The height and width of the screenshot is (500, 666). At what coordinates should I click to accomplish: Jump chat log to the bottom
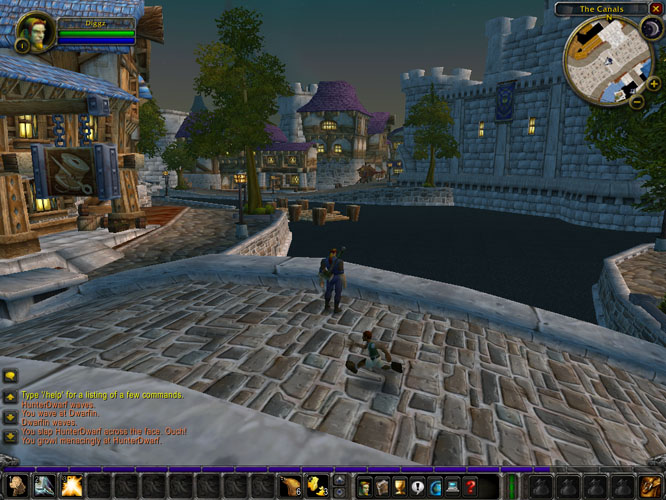[x=10, y=436]
